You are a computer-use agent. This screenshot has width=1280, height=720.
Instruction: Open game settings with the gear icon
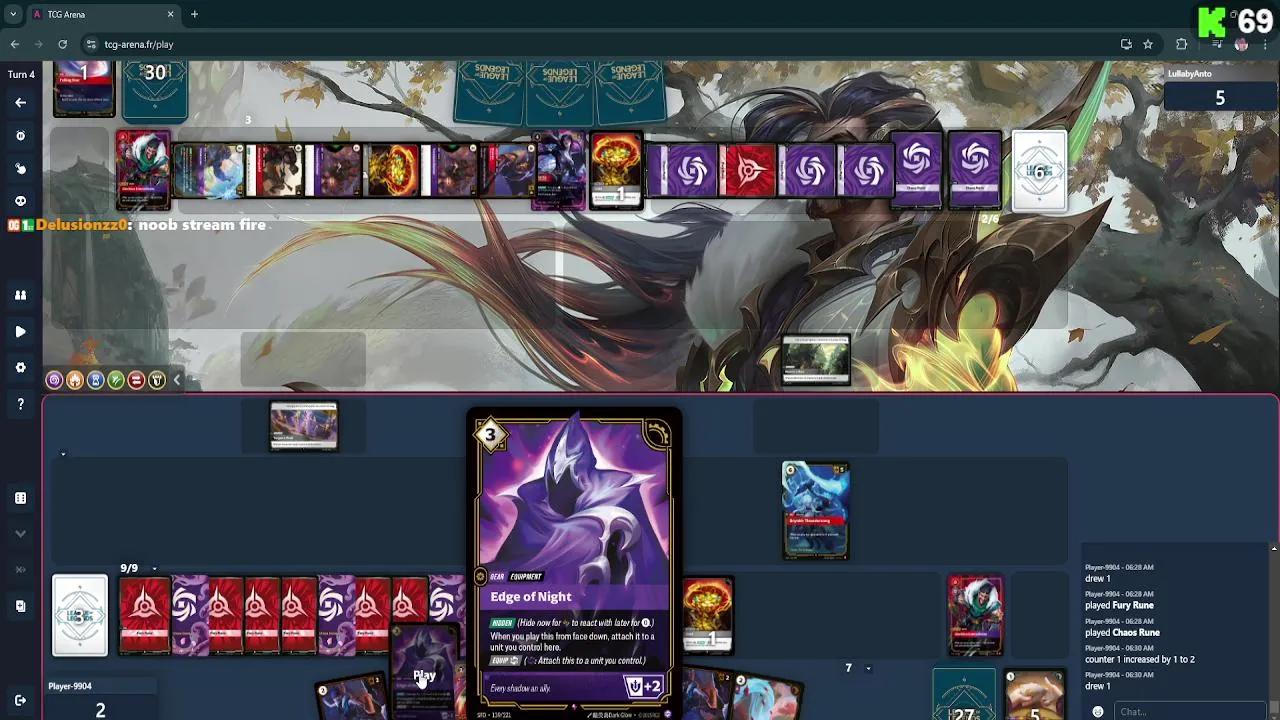pyautogui.click(x=21, y=367)
